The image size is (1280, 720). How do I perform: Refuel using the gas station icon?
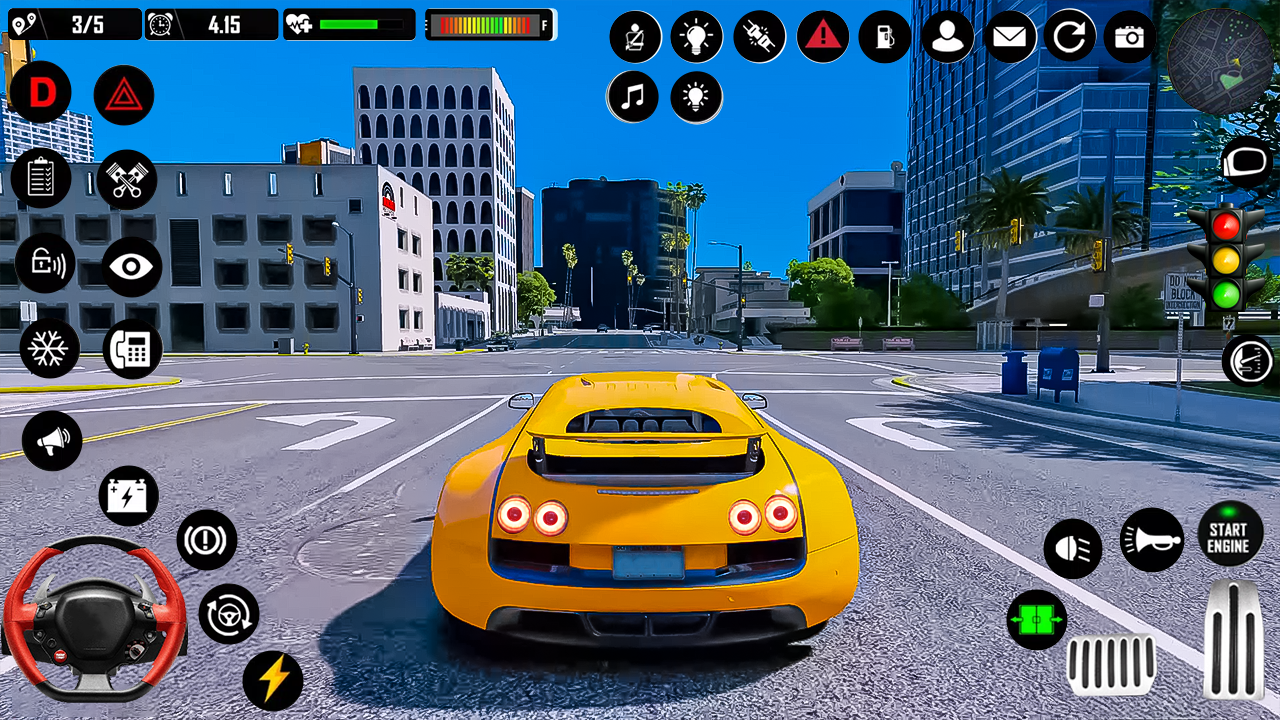[884, 37]
